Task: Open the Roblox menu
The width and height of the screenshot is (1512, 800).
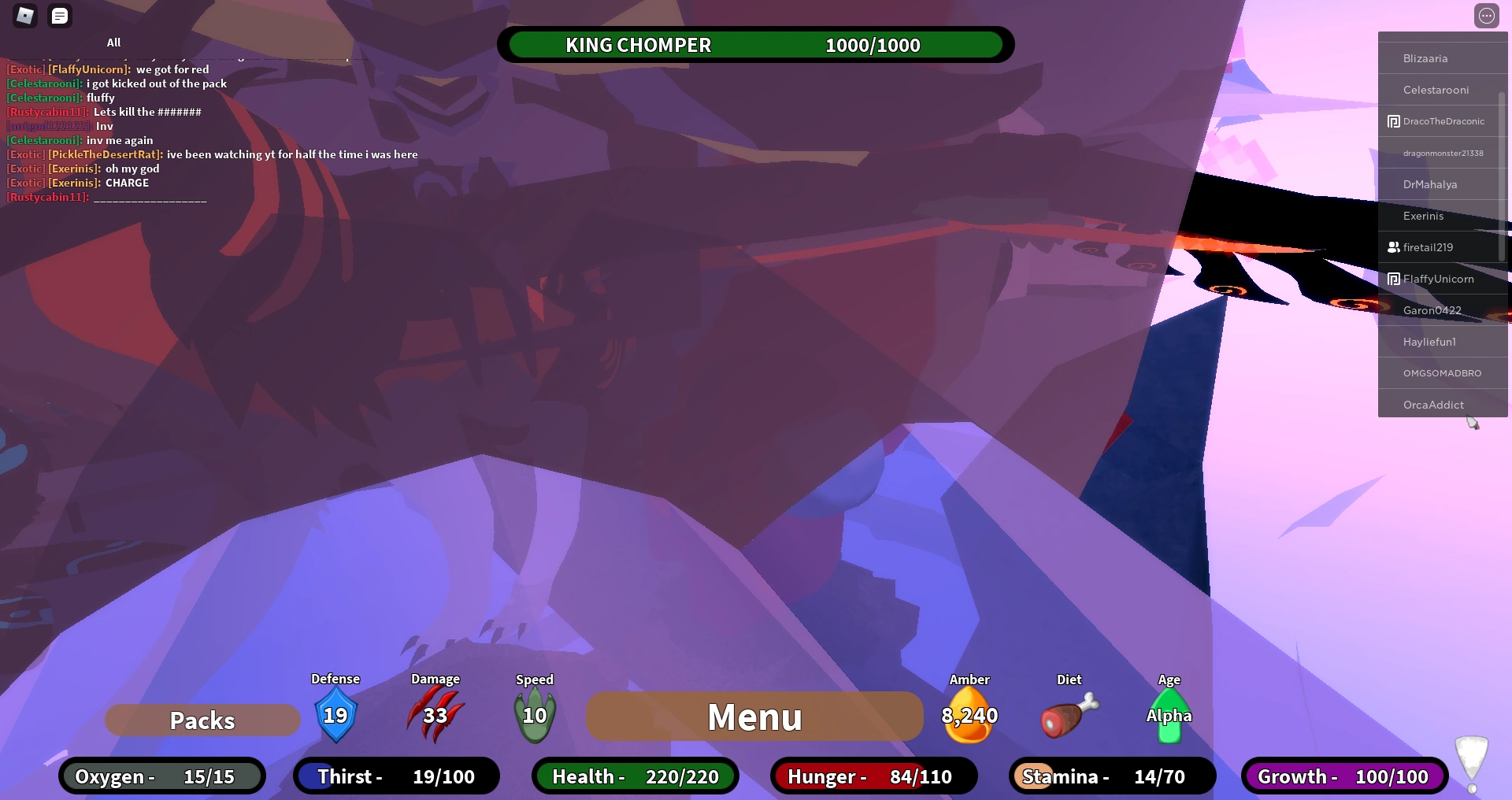Action: [24, 16]
